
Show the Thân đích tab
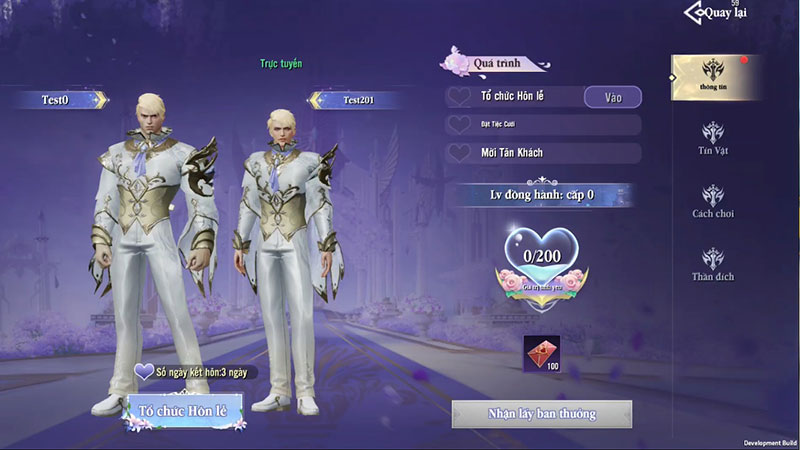click(x=713, y=263)
